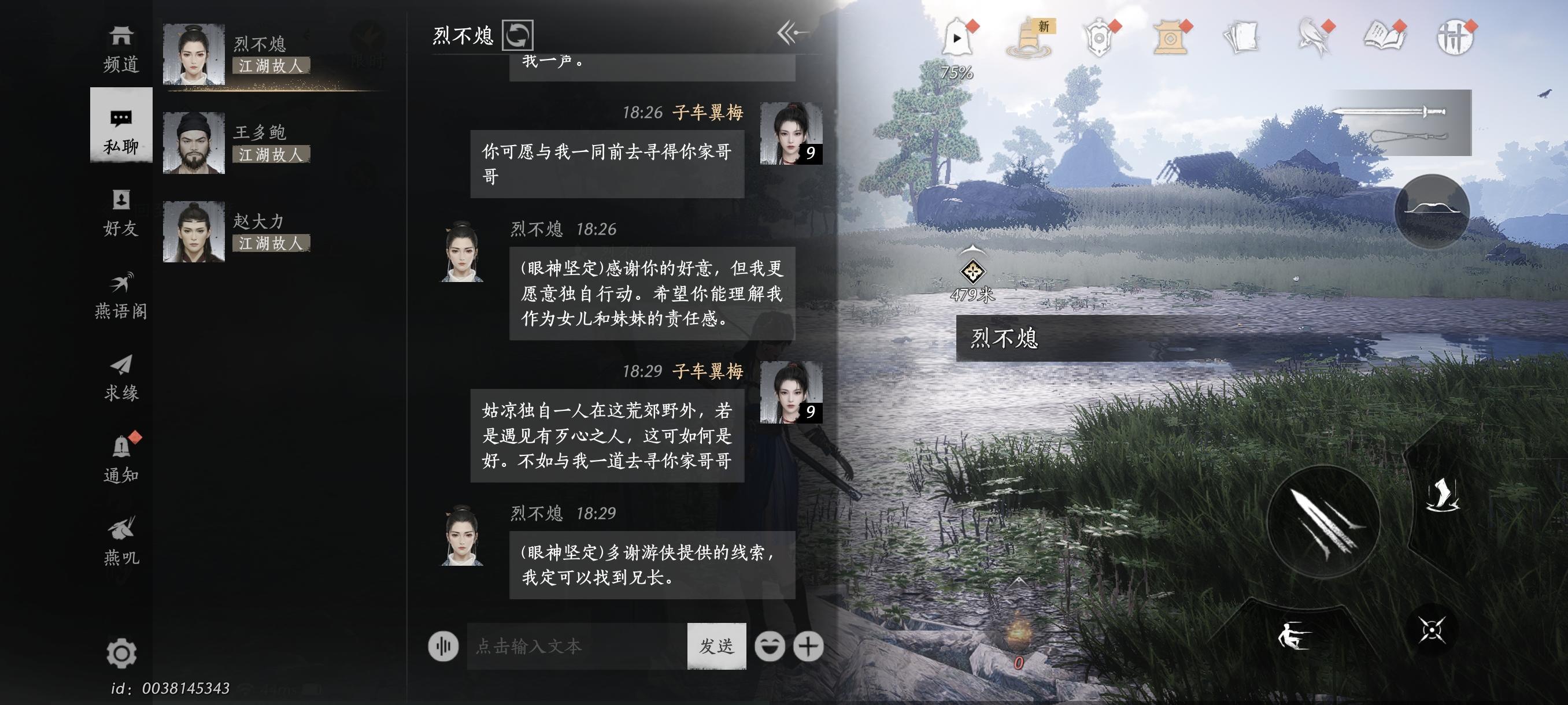Open the plus attachment icon in chat bar
1568x705 pixels.
809,647
